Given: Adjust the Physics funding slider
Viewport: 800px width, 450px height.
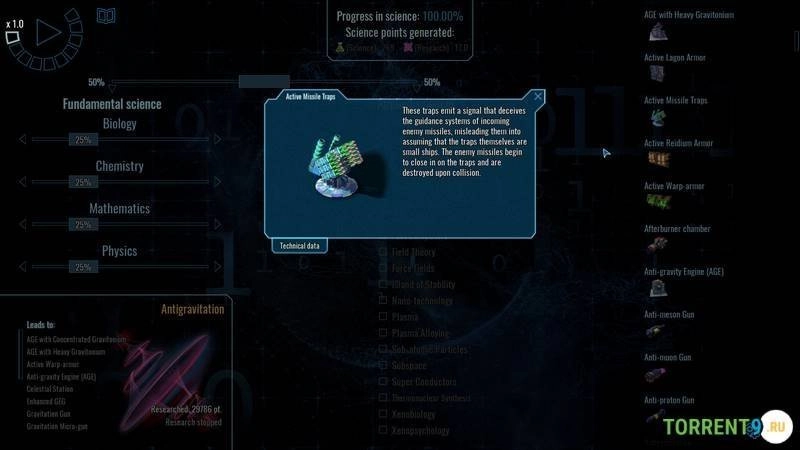Looking at the screenshot, I should tap(83, 267).
